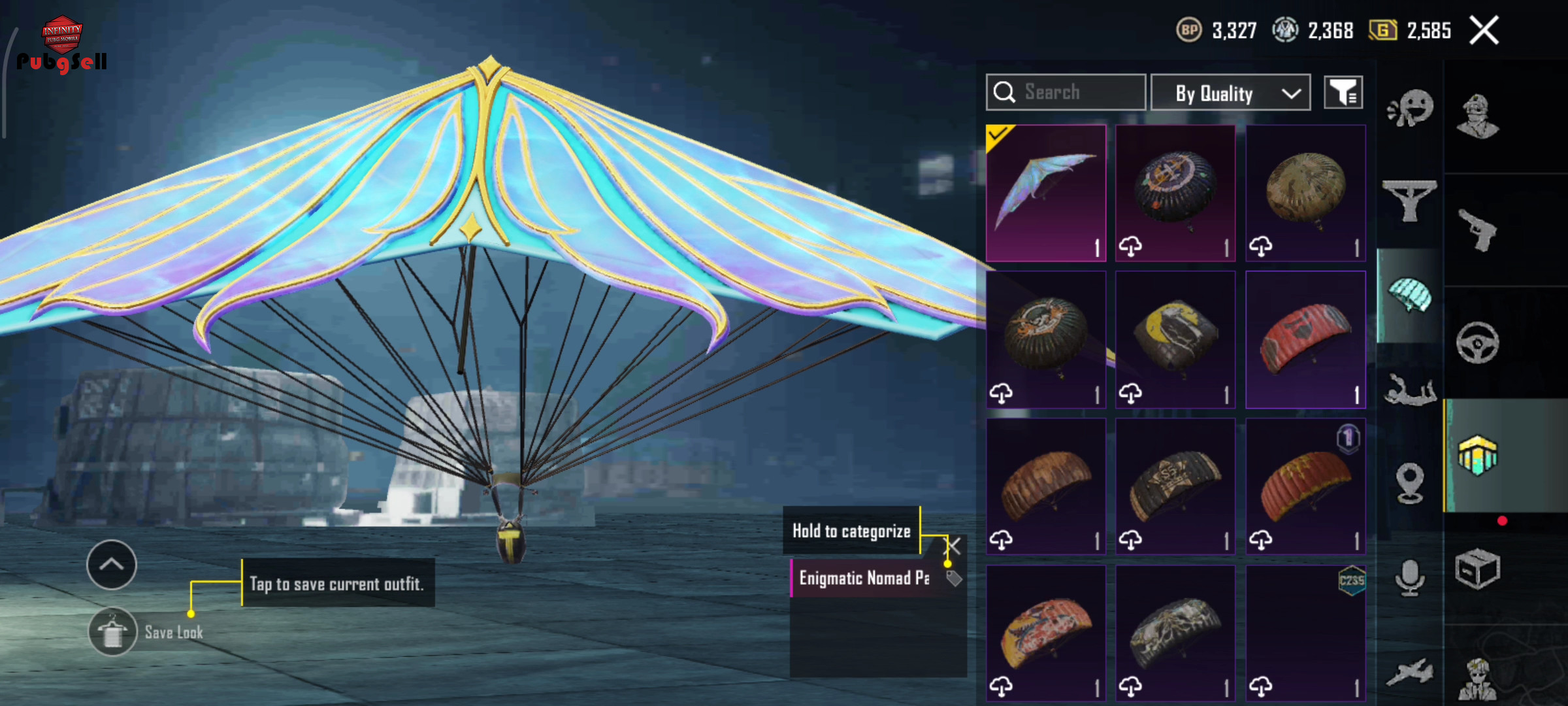
Task: Select the location pin category tab
Action: point(1410,483)
